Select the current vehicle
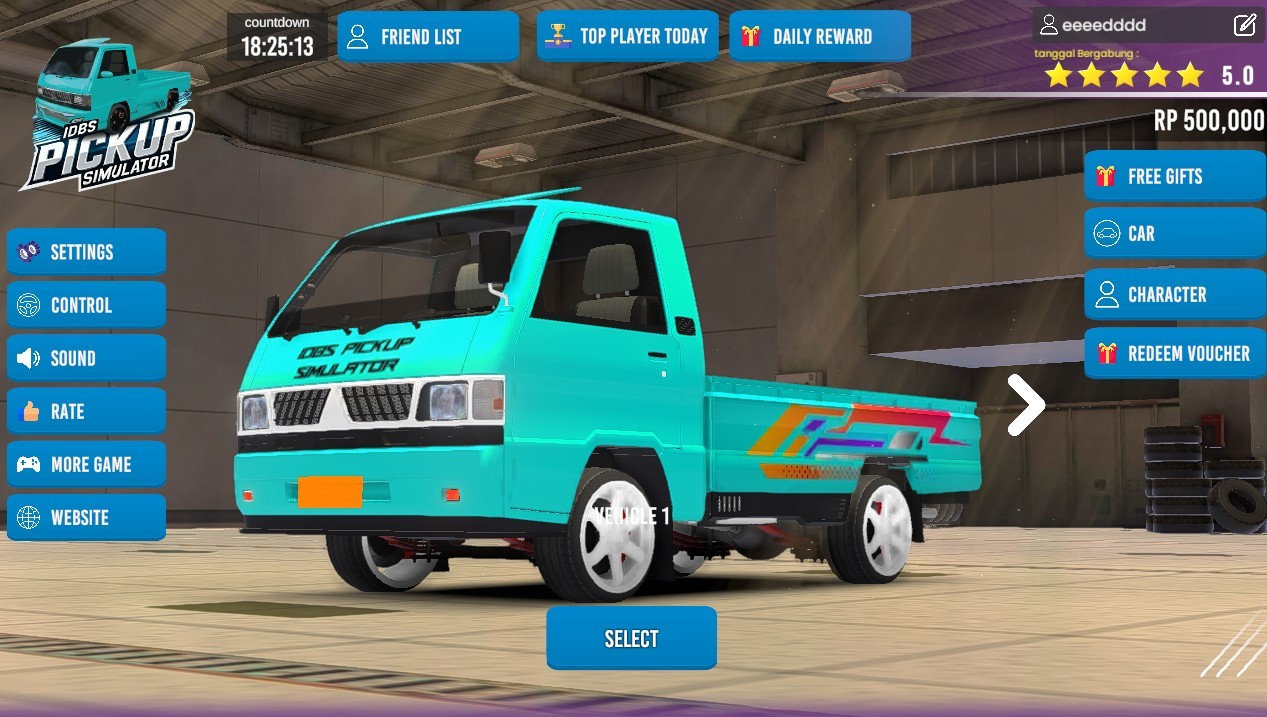This screenshot has height=717, width=1267. point(631,638)
